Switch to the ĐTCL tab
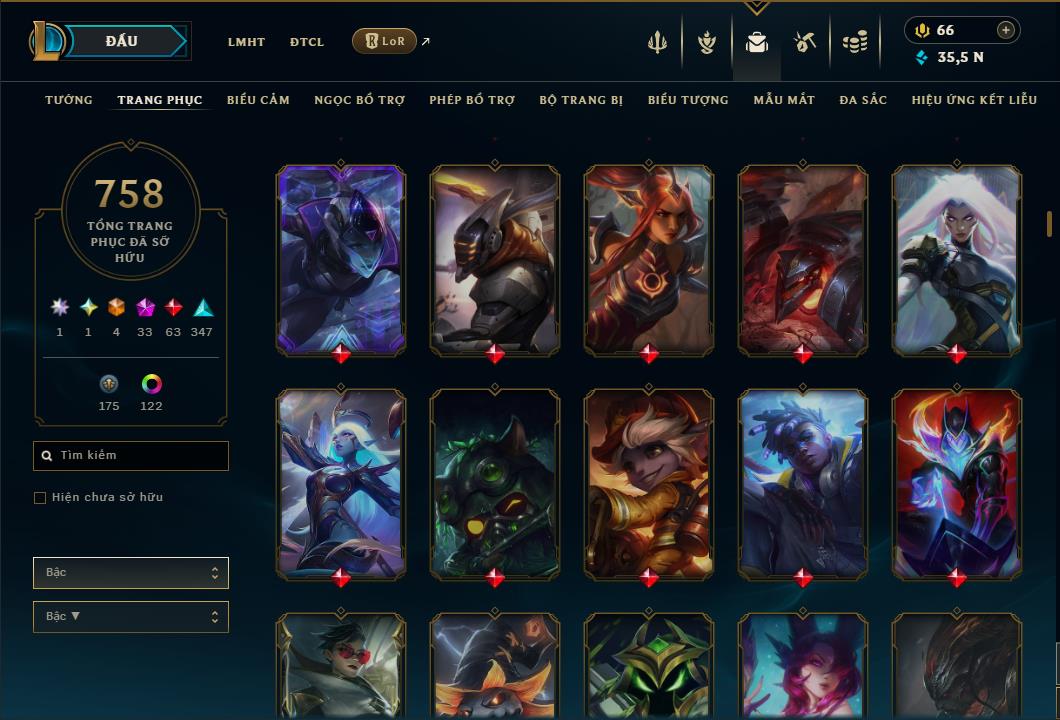This screenshot has height=720, width=1060. pyautogui.click(x=307, y=42)
